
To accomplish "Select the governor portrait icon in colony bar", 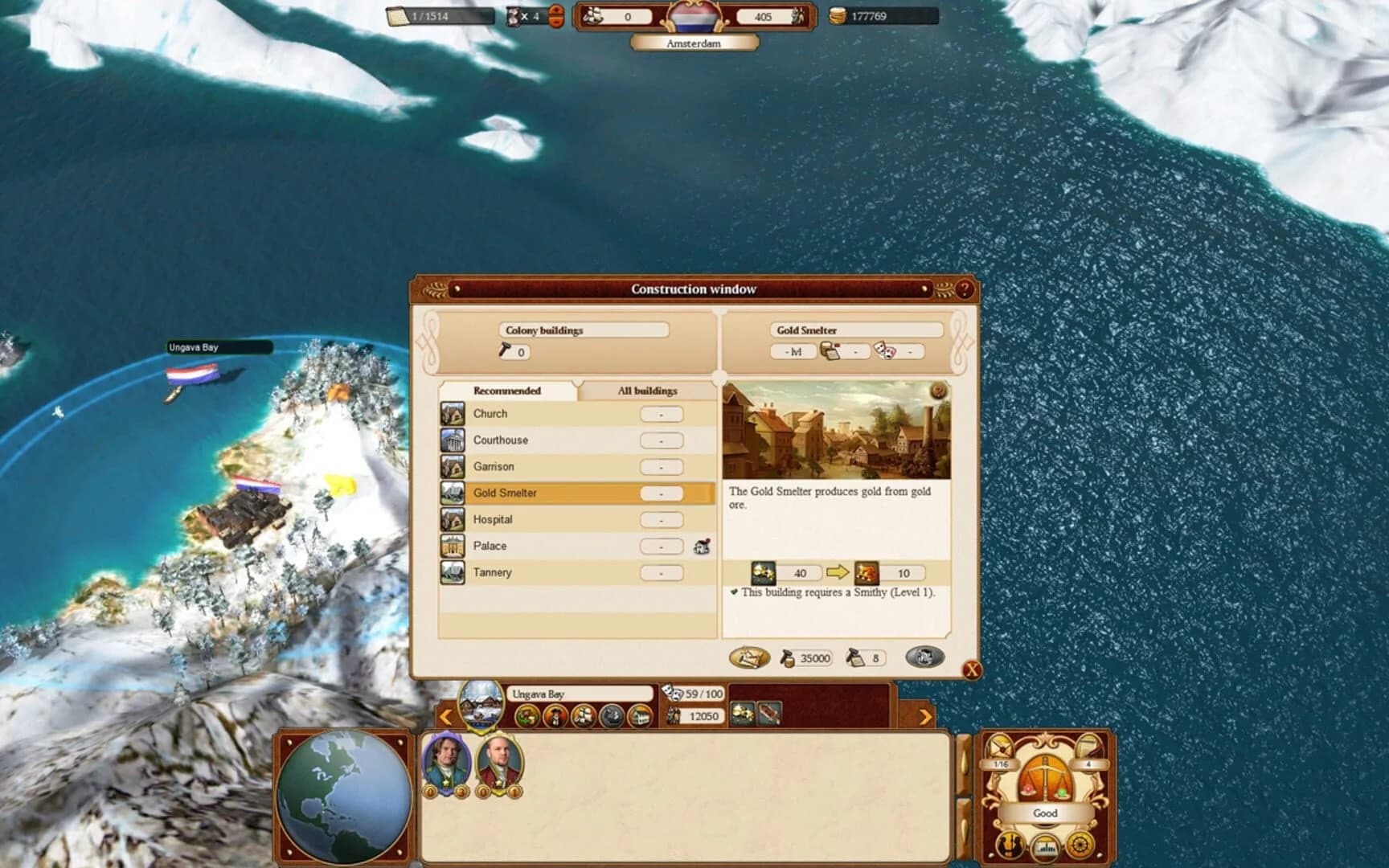I will [555, 715].
